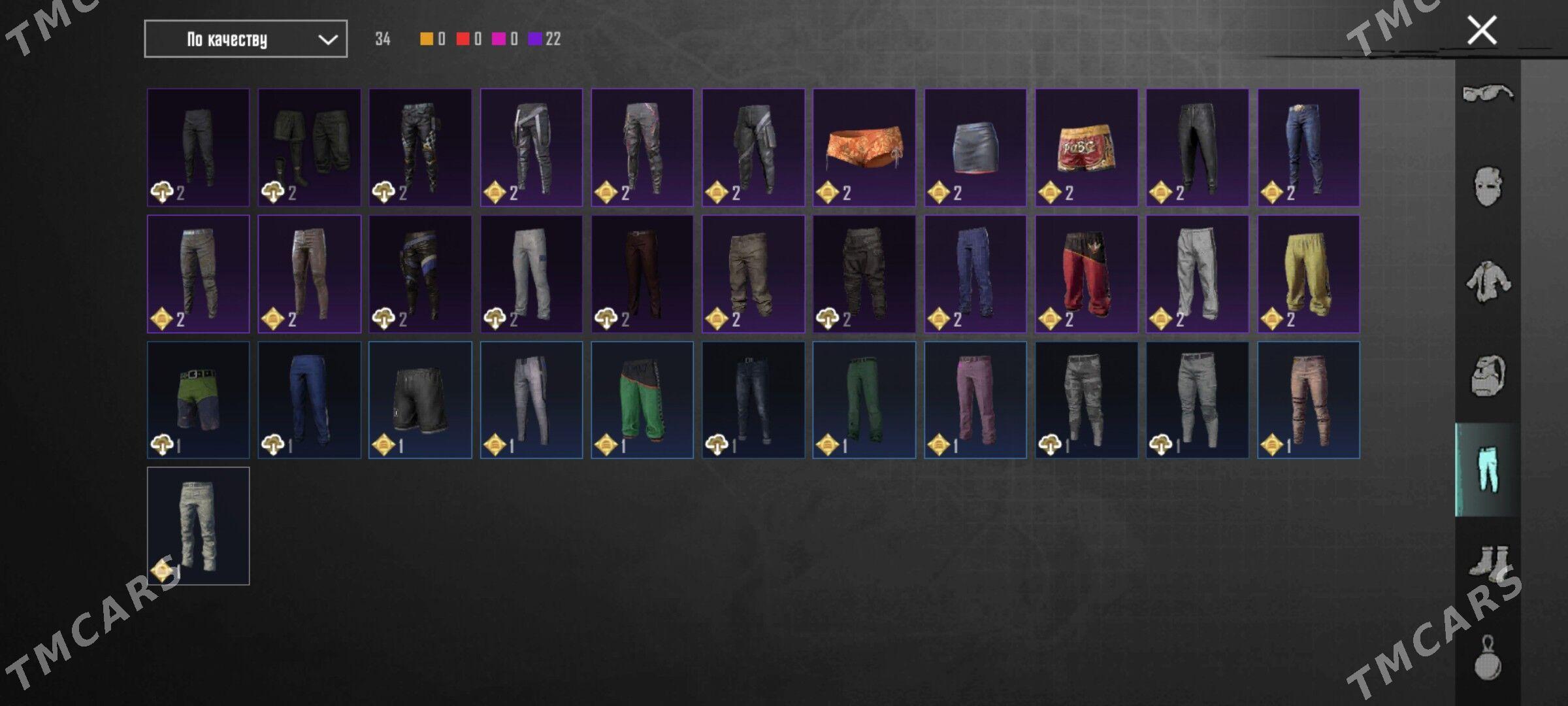
Task: Show the backpack category tab
Action: pos(1488,376)
